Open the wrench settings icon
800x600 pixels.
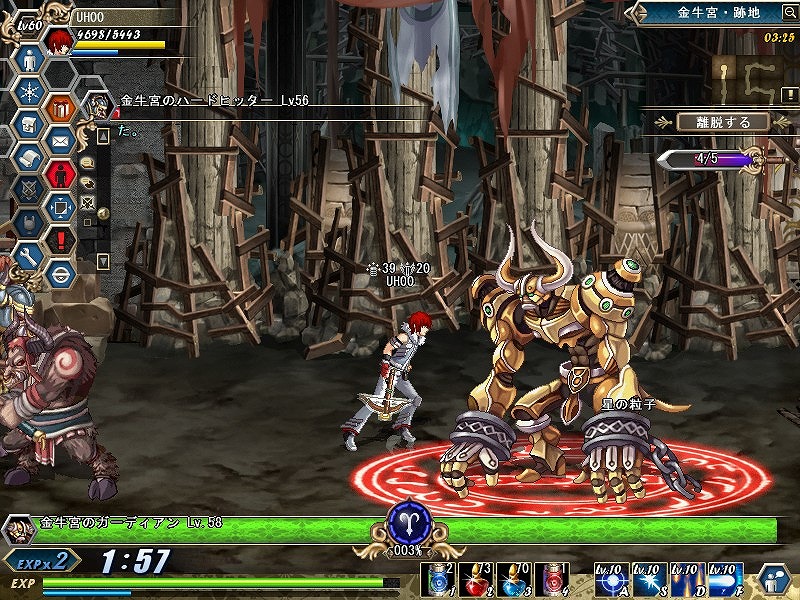pos(30,256)
